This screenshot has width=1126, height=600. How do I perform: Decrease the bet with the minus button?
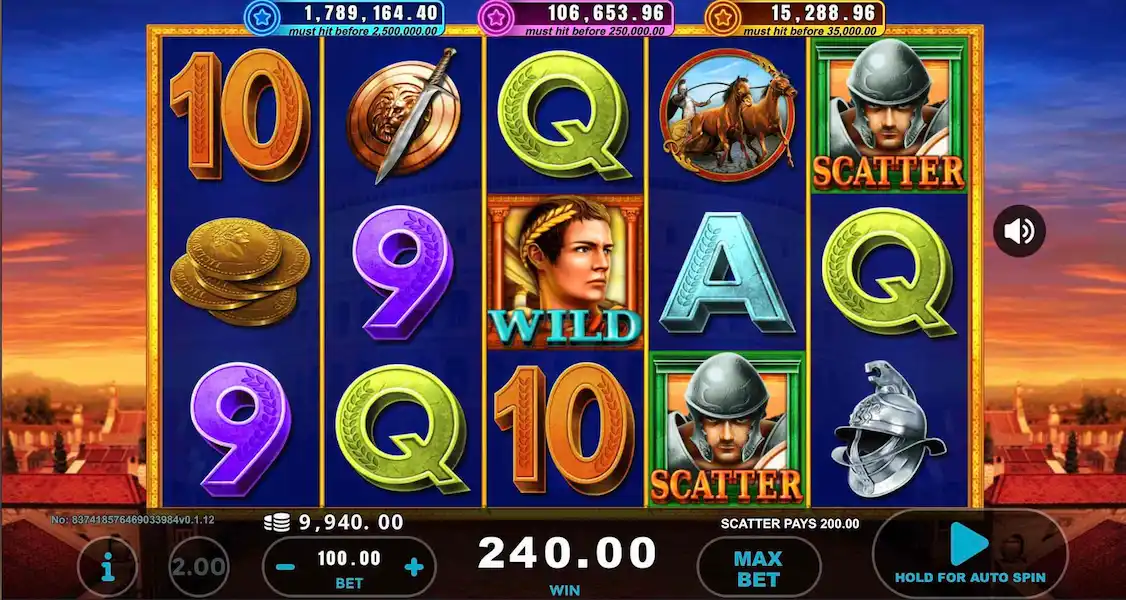click(x=285, y=567)
